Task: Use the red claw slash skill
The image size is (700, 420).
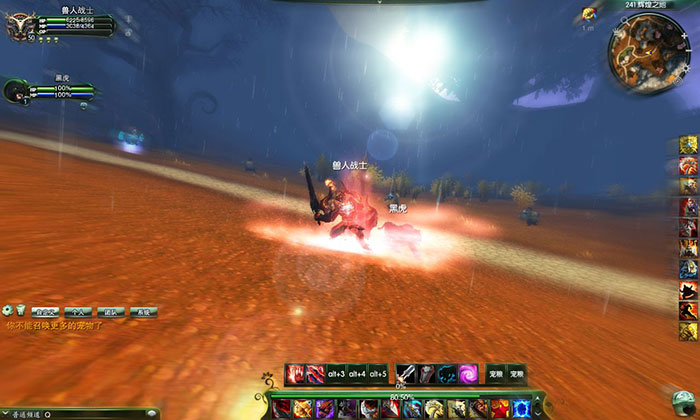Action: point(295,374)
